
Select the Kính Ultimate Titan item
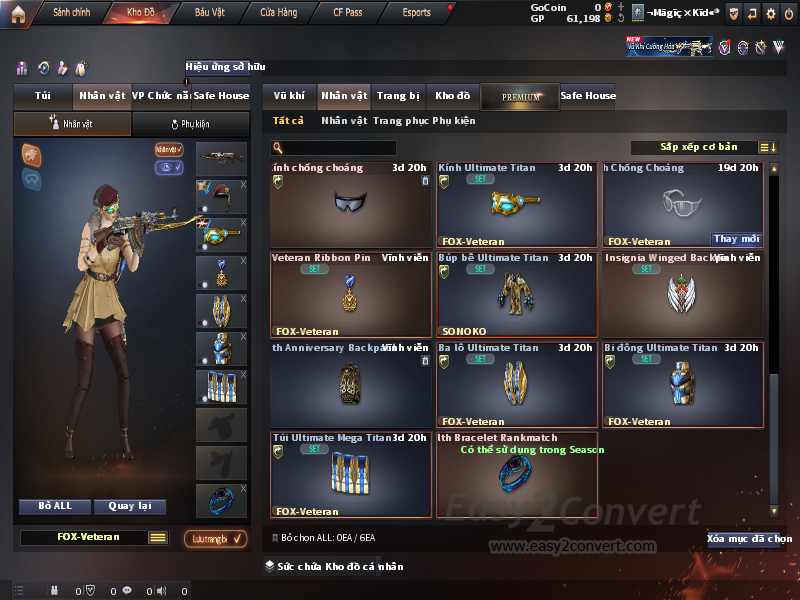pyautogui.click(x=516, y=204)
